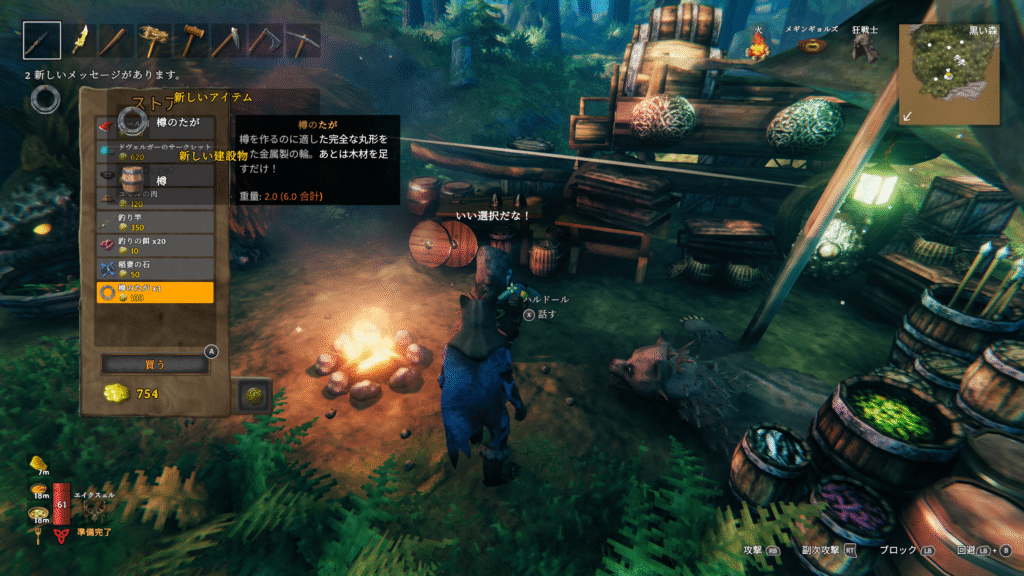Click the 狂戦士 berserker status icon
Image resolution: width=1024 pixels, height=576 pixels.
865,46
